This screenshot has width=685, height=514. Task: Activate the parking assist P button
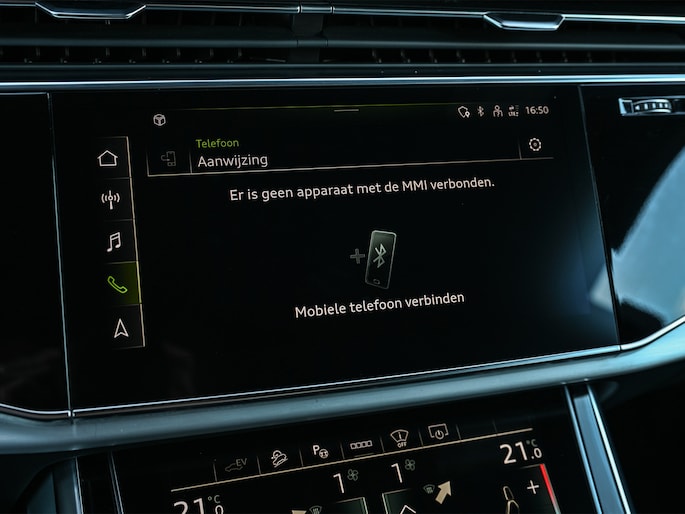tap(321, 449)
